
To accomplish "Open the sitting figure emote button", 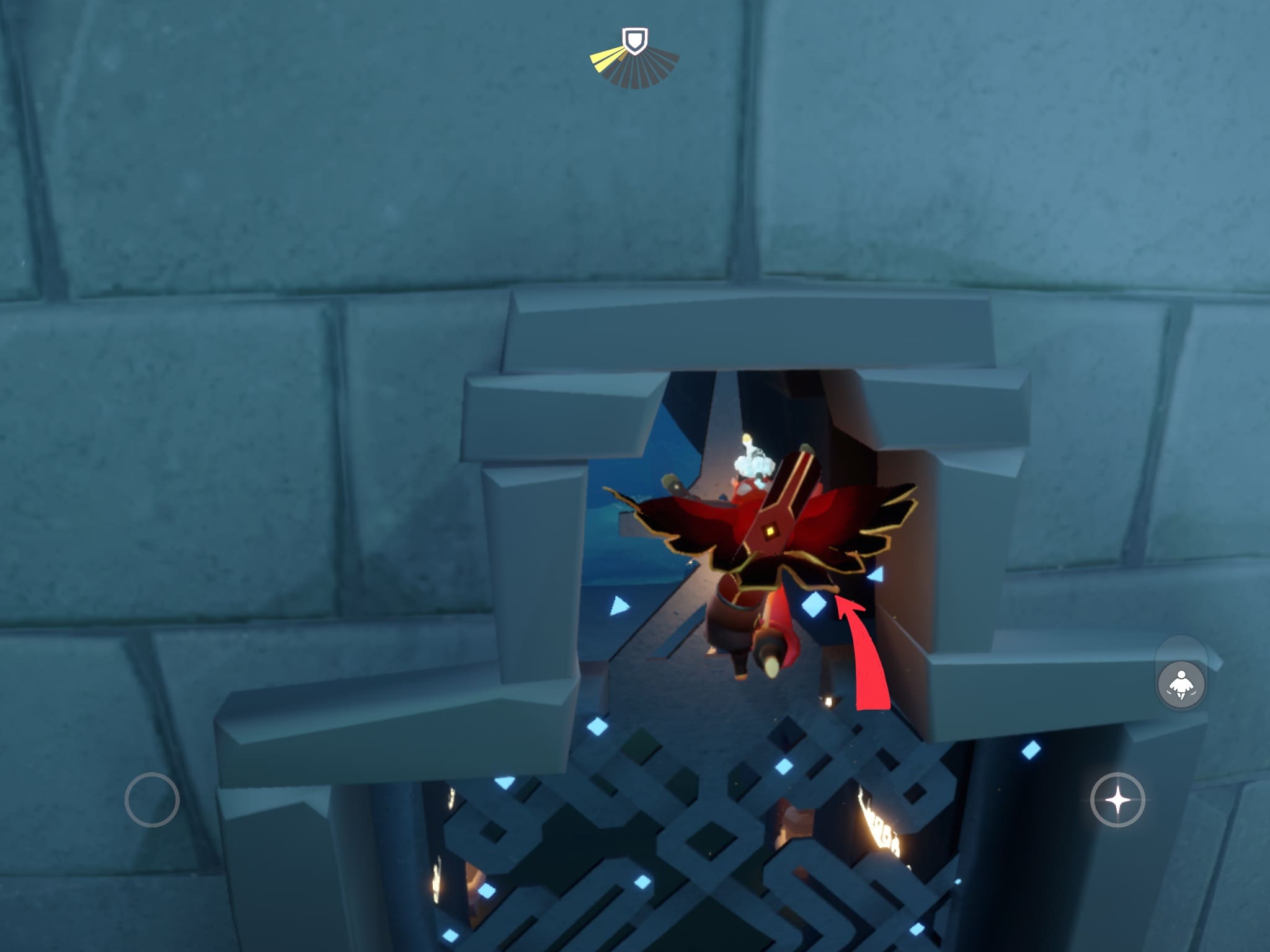I will pyautogui.click(x=1181, y=685).
